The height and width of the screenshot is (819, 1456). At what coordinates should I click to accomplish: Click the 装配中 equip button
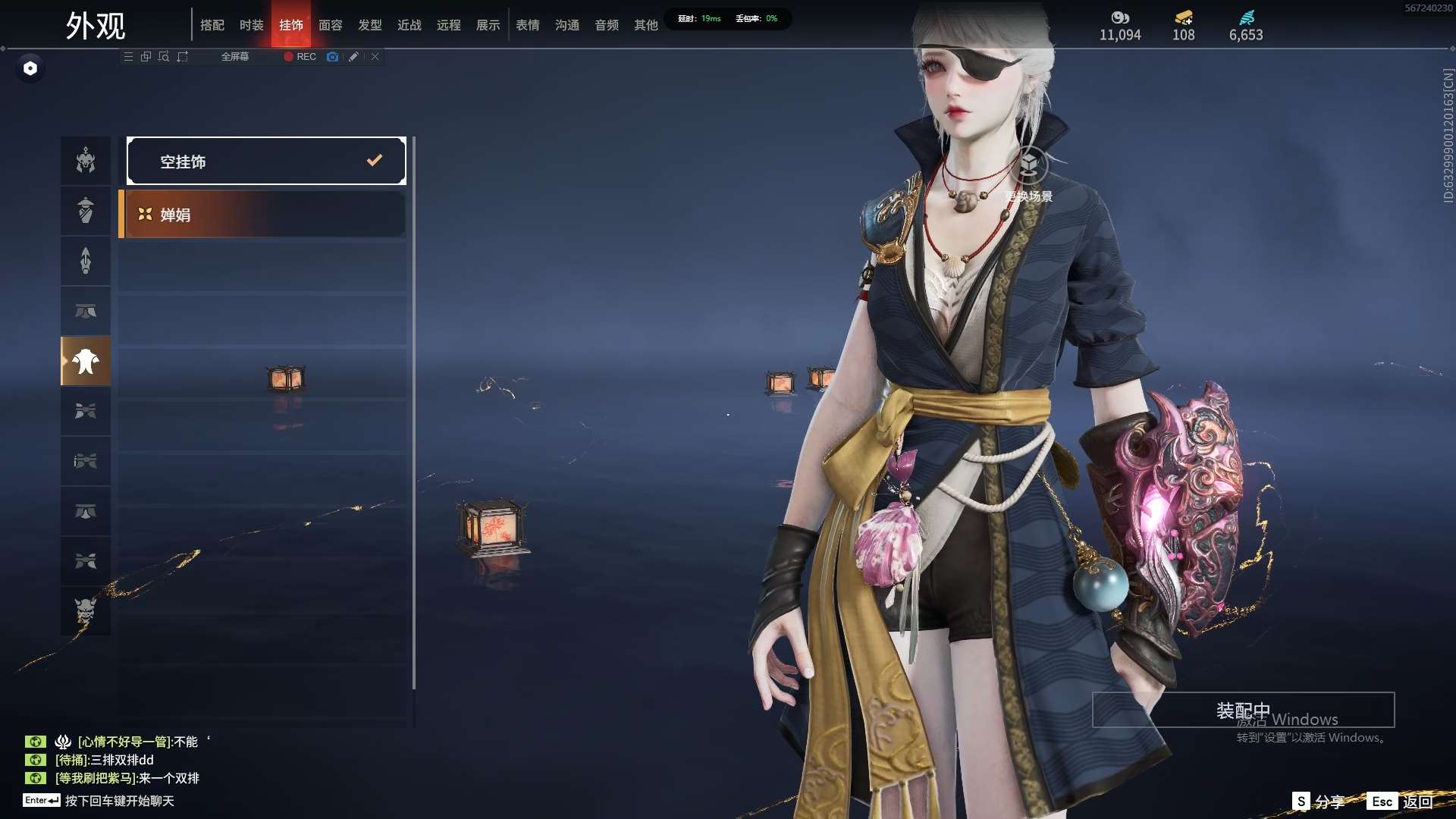coord(1243,710)
